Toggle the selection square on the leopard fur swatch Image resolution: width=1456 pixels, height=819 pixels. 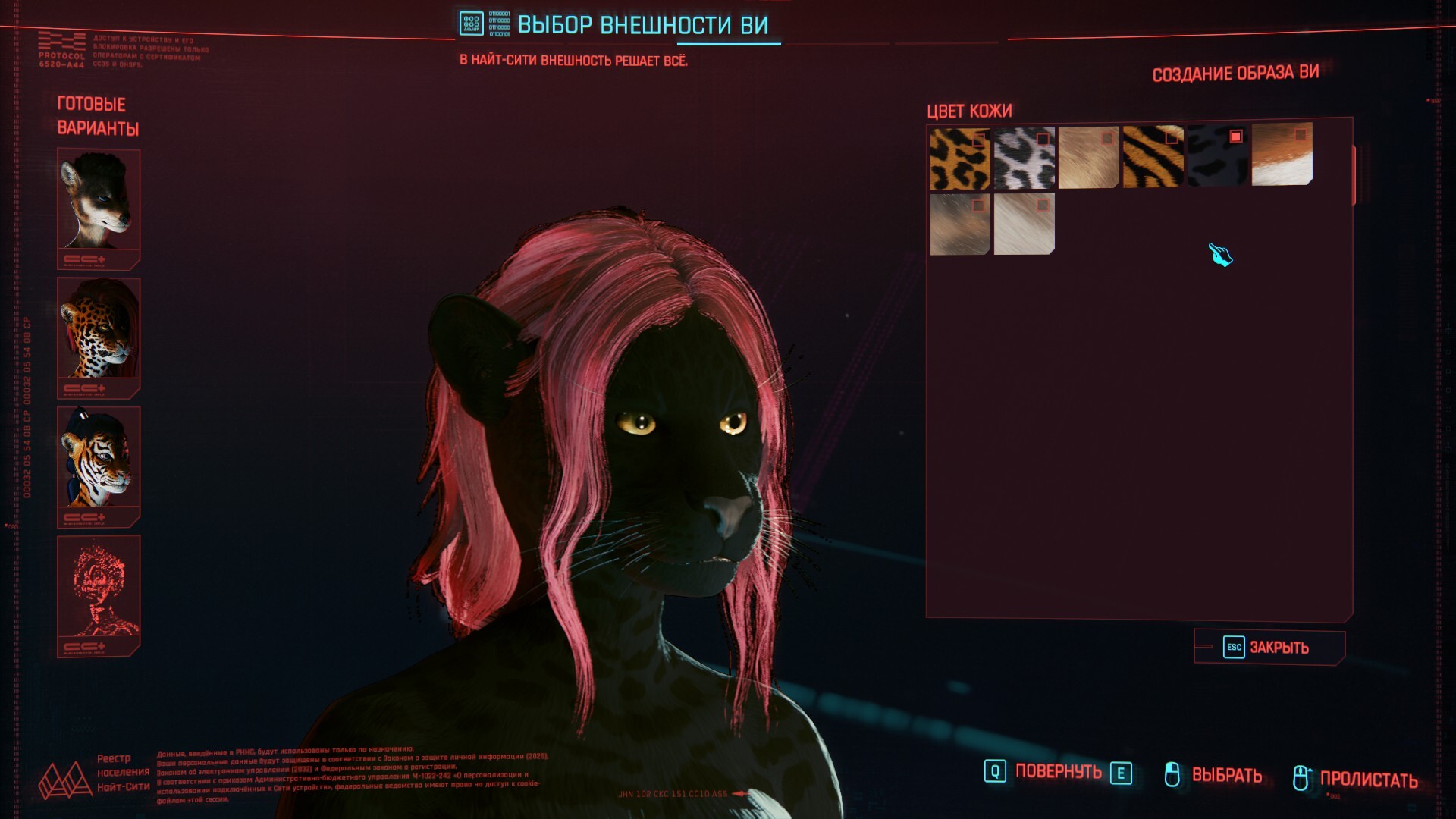pyautogui.click(x=978, y=140)
